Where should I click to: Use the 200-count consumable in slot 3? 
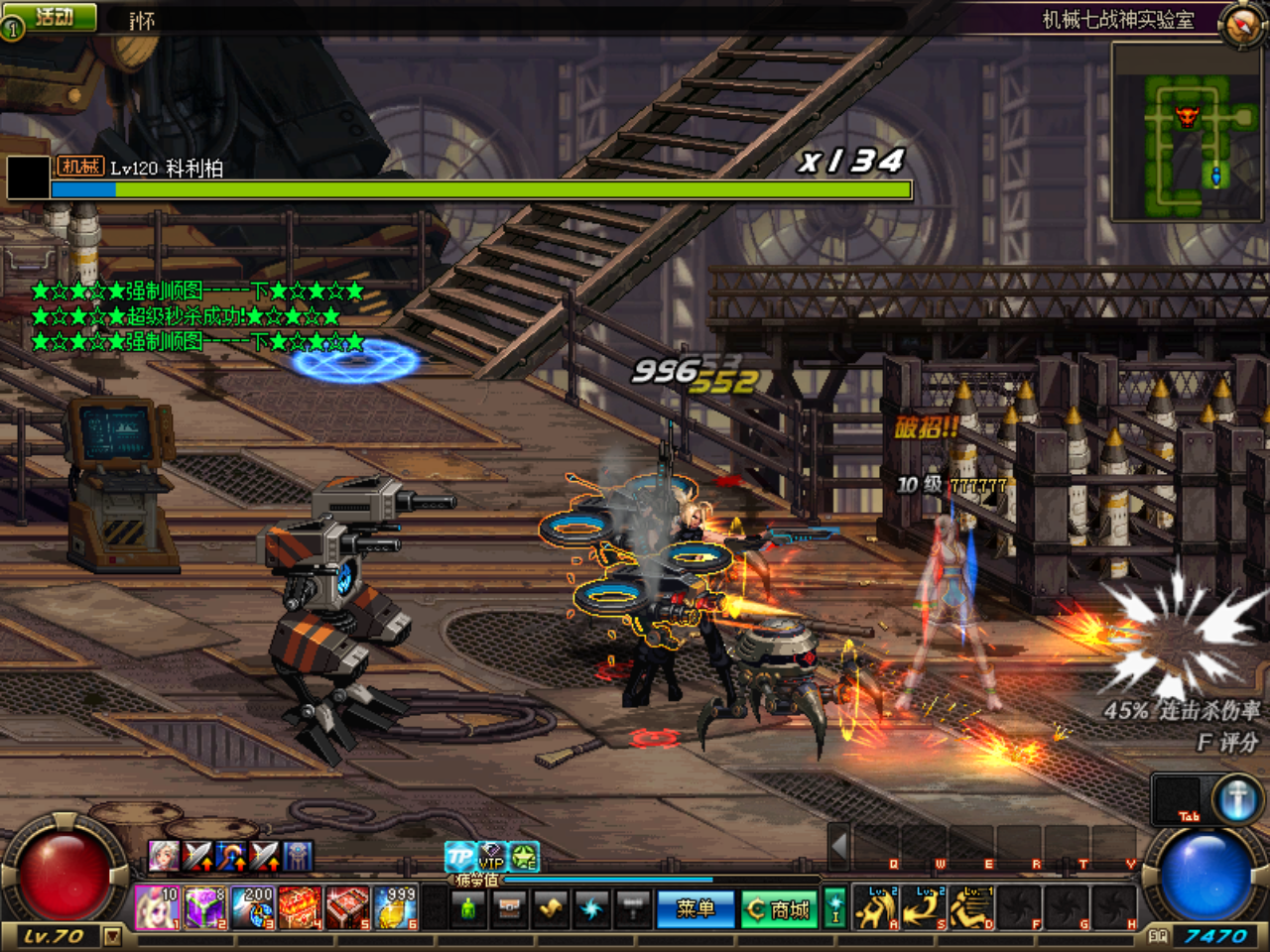coord(253,907)
